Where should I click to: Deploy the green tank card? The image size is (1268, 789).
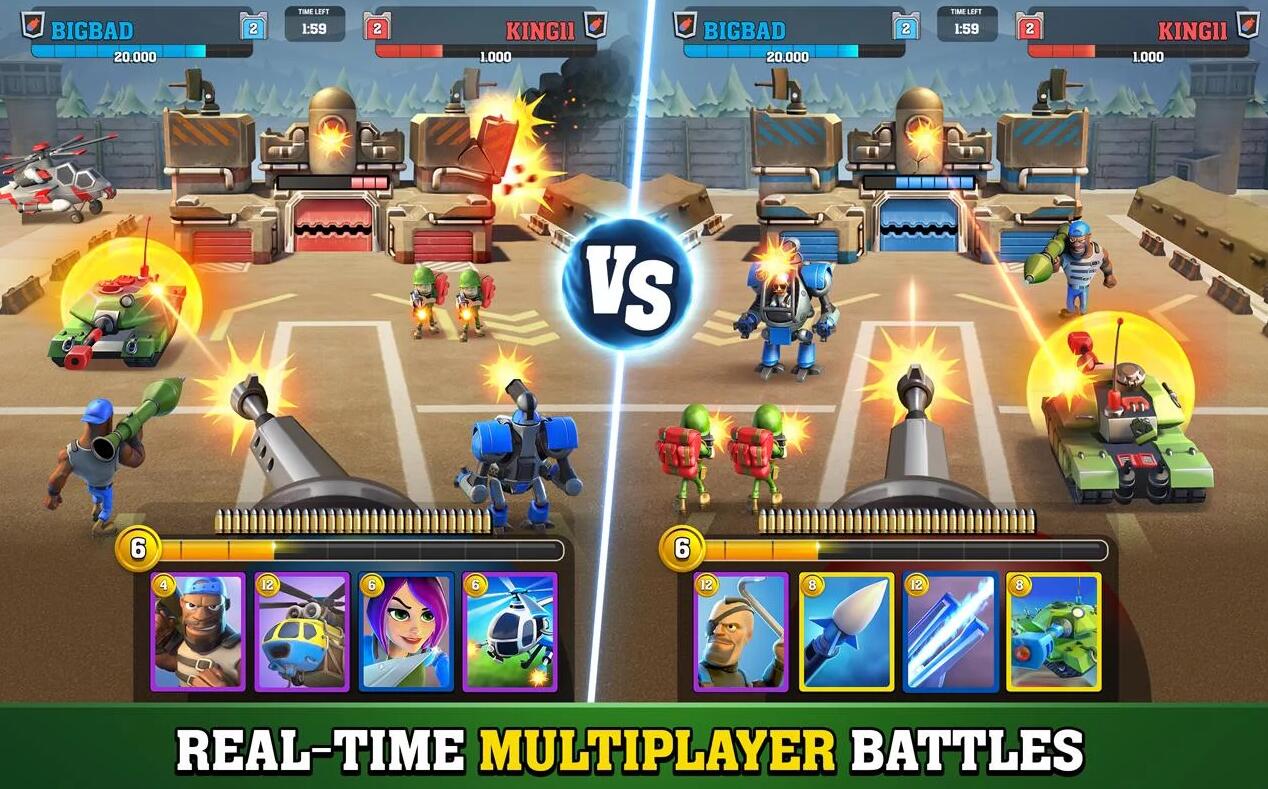click(1053, 632)
